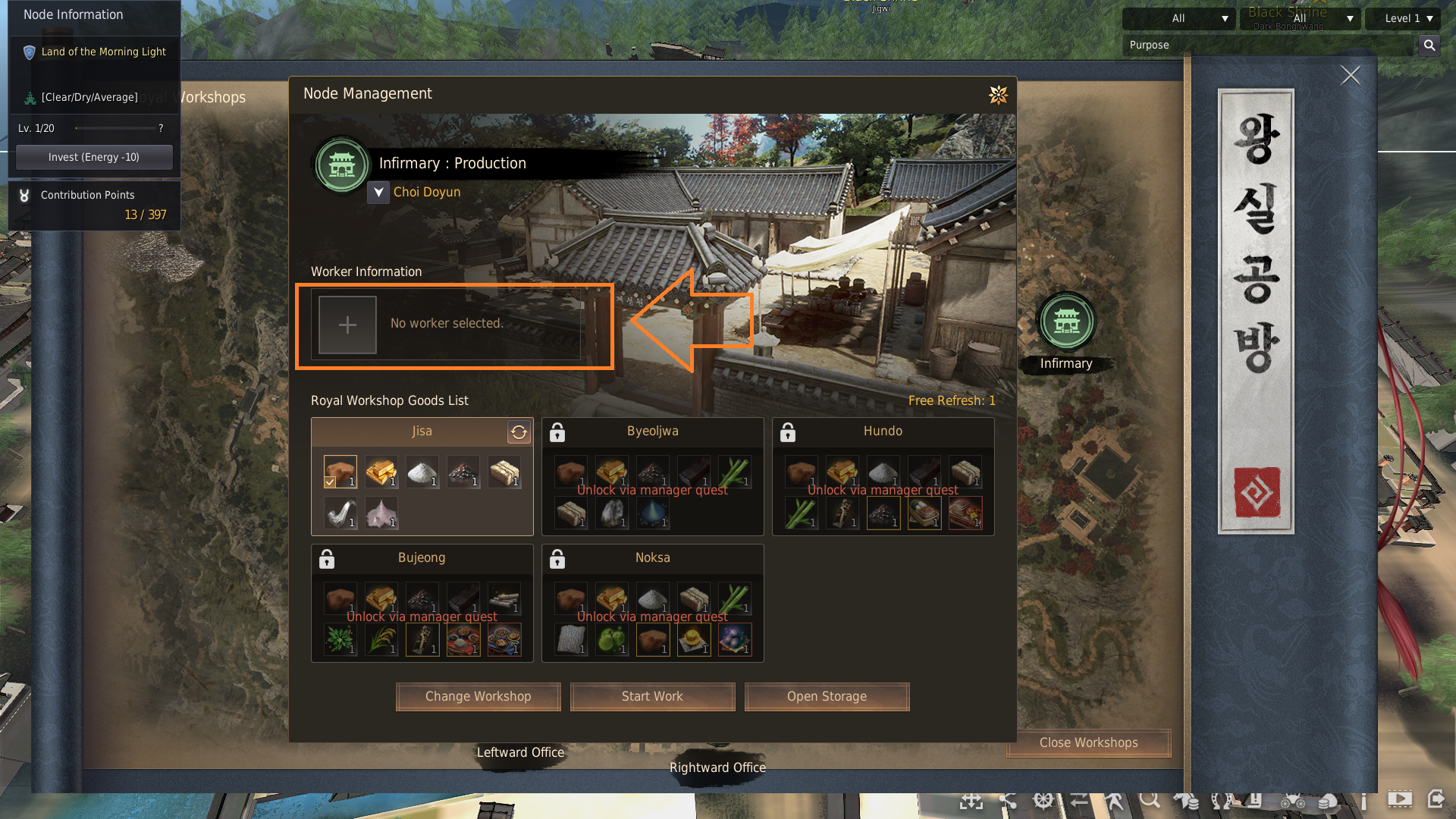
Task: Expand the Choi Doyun dropdown arrow
Action: tap(378, 193)
